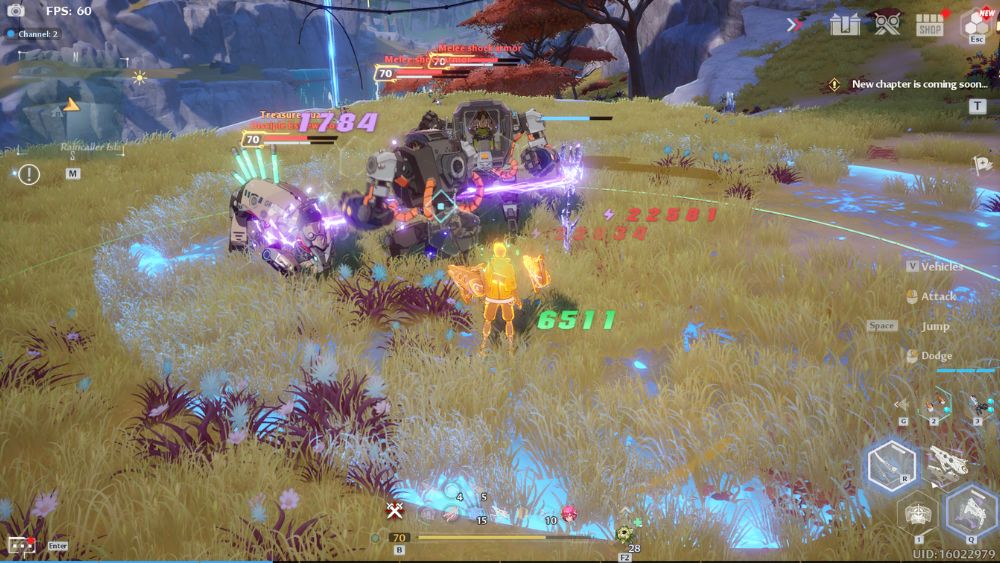The width and height of the screenshot is (1000, 563).
Task: Open the gift box rewards icon
Action: (x=844, y=24)
